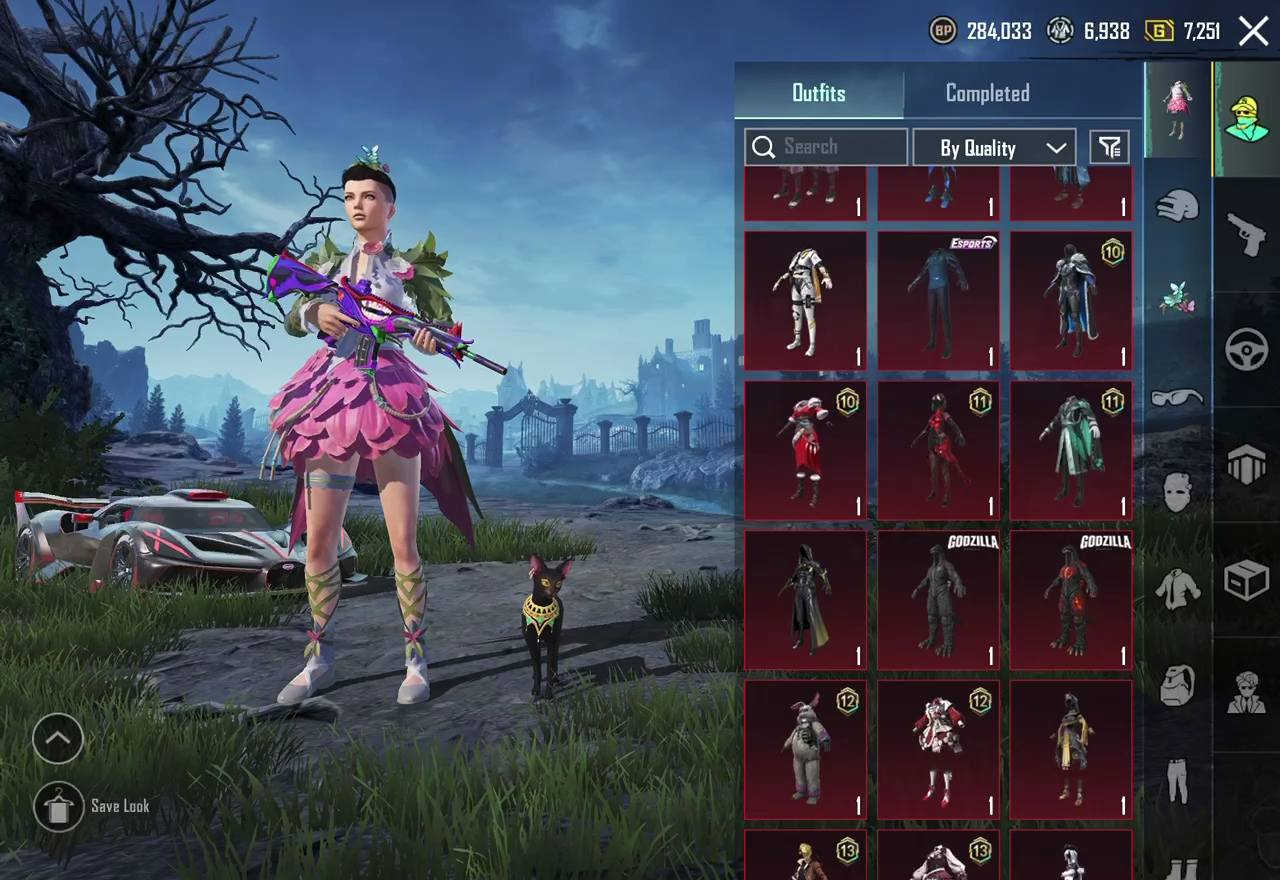Select the white armor outfit
1280x880 pixels.
pos(805,301)
